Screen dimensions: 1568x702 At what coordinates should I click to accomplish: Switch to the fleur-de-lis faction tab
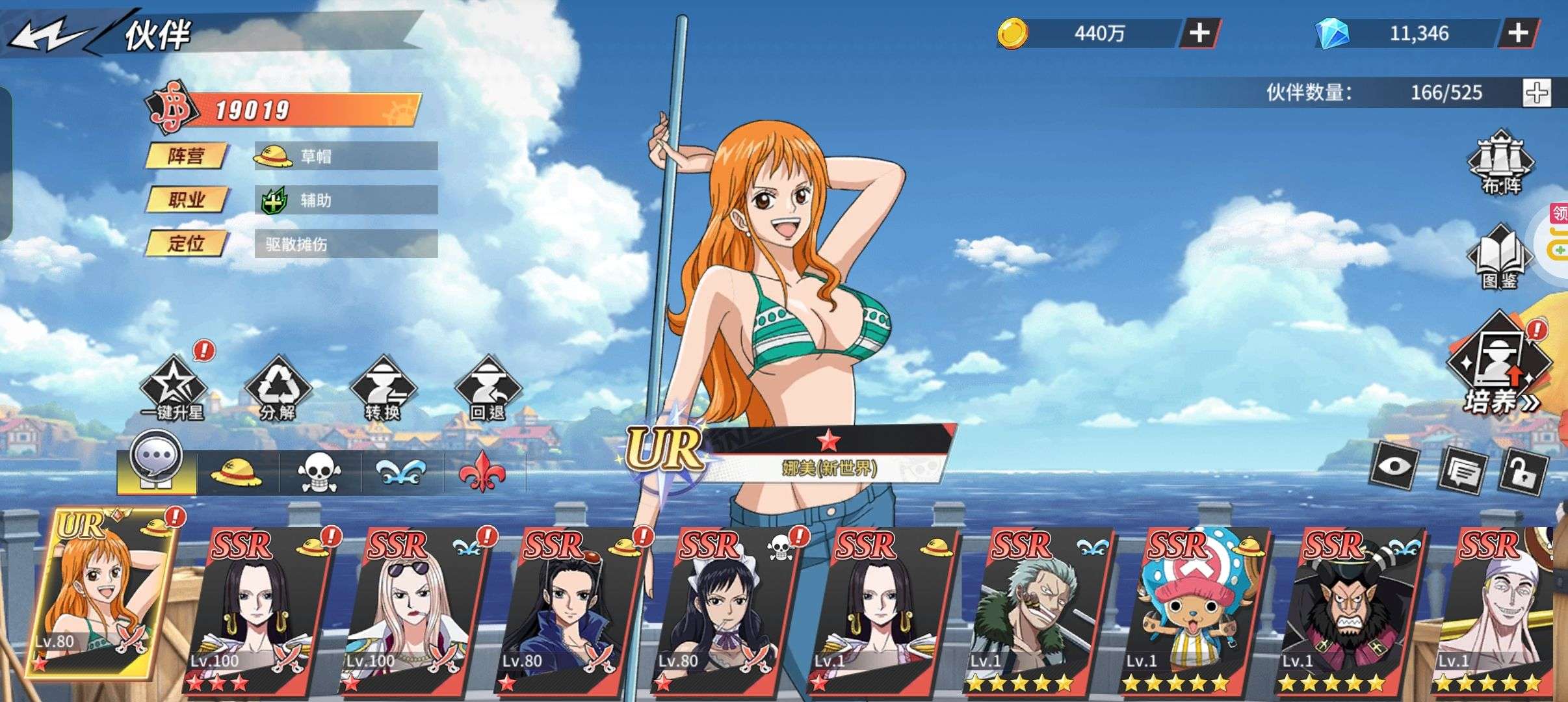tap(485, 471)
